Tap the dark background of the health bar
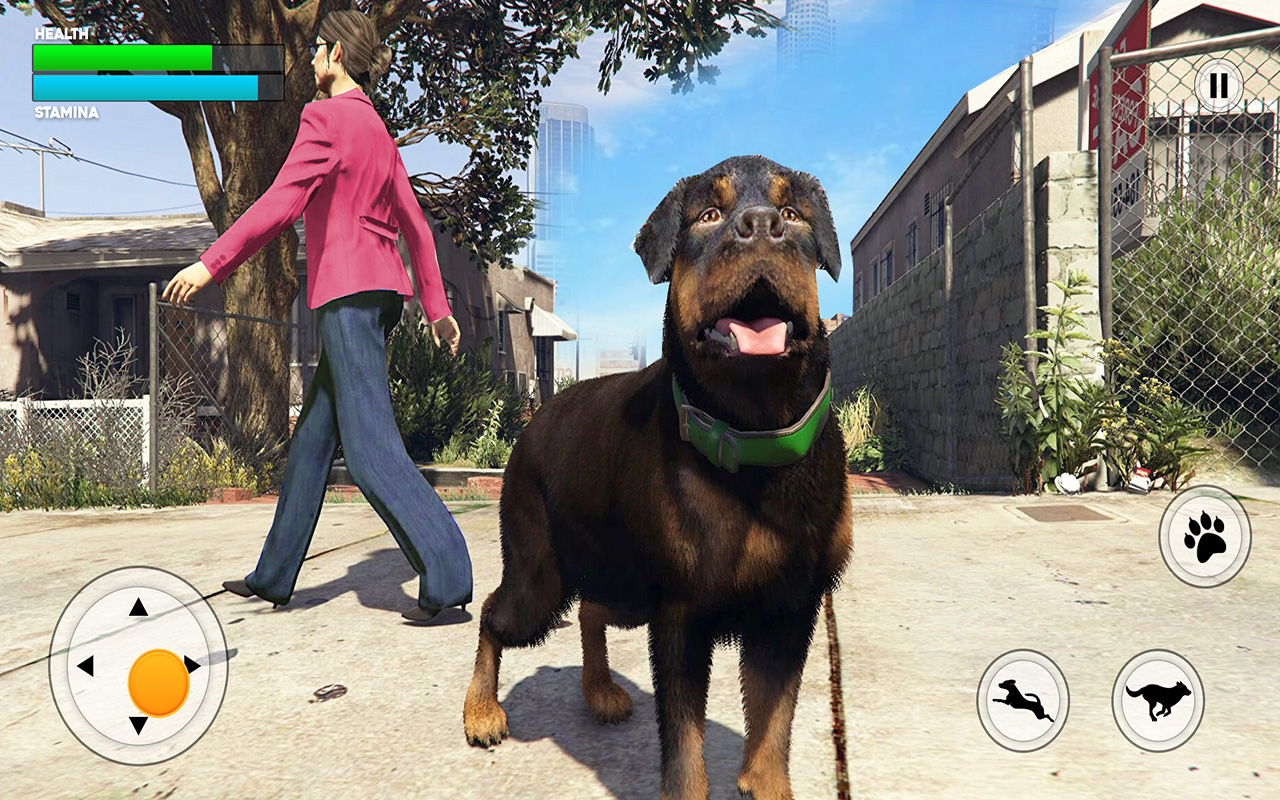The image size is (1280, 800). point(250,57)
